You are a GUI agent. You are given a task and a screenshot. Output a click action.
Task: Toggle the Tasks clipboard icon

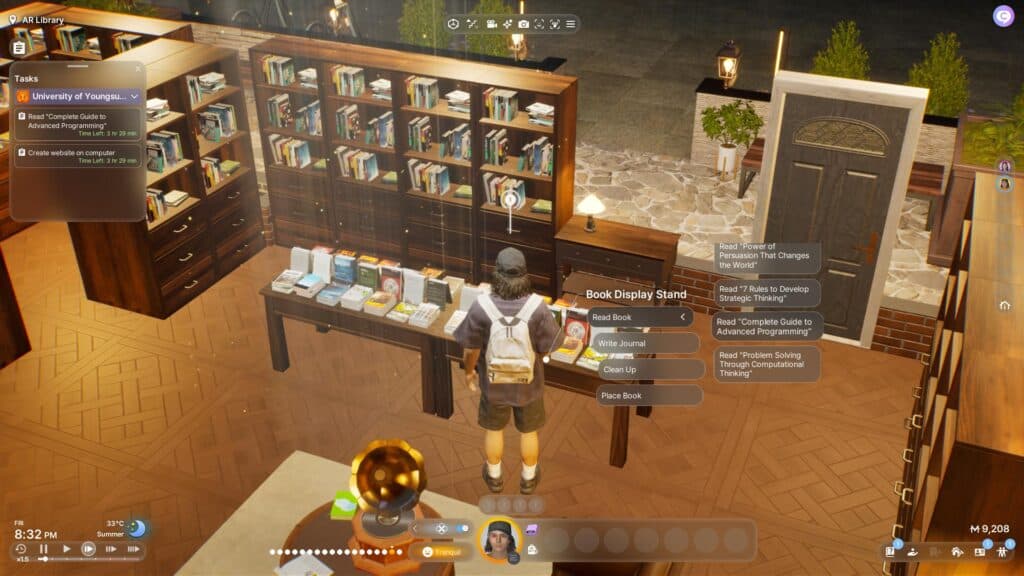click(19, 47)
